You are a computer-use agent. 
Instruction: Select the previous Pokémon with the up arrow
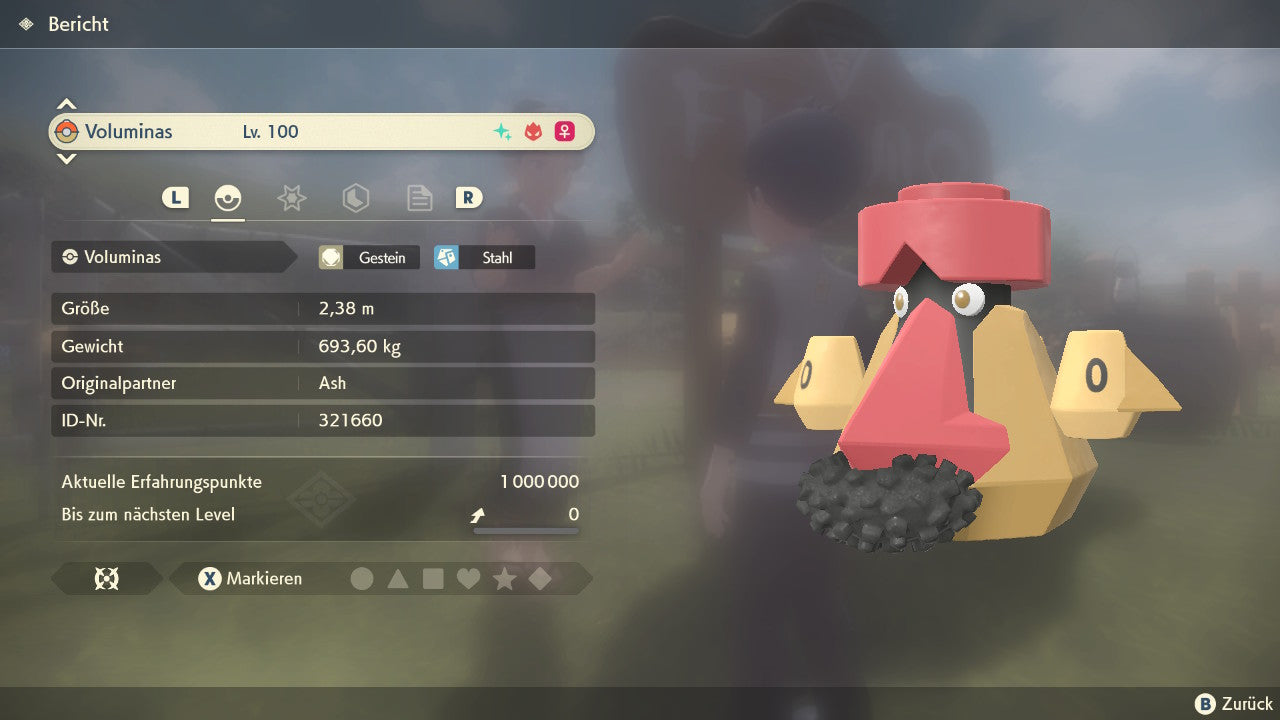66,104
